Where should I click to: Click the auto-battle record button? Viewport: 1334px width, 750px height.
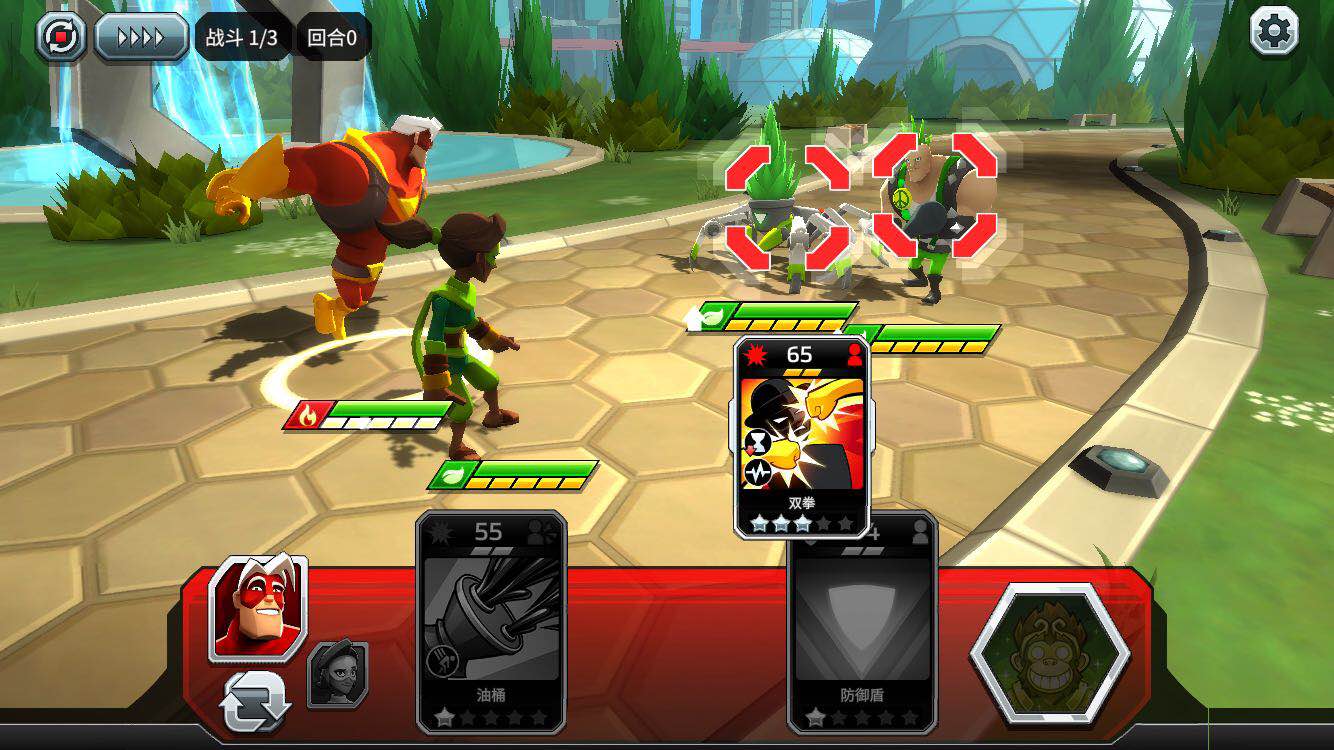(x=61, y=38)
